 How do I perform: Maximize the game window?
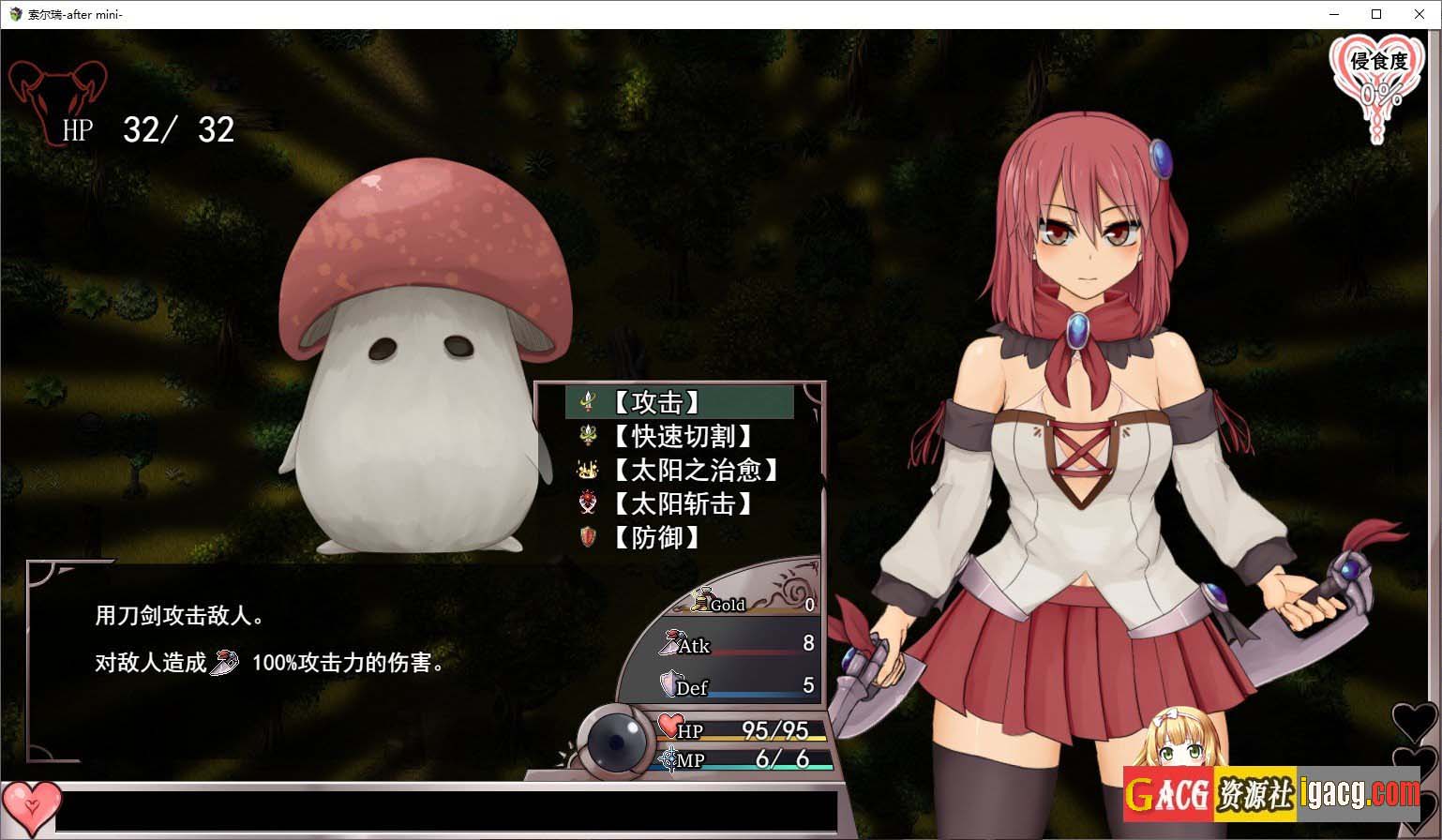pyautogui.click(x=1376, y=14)
